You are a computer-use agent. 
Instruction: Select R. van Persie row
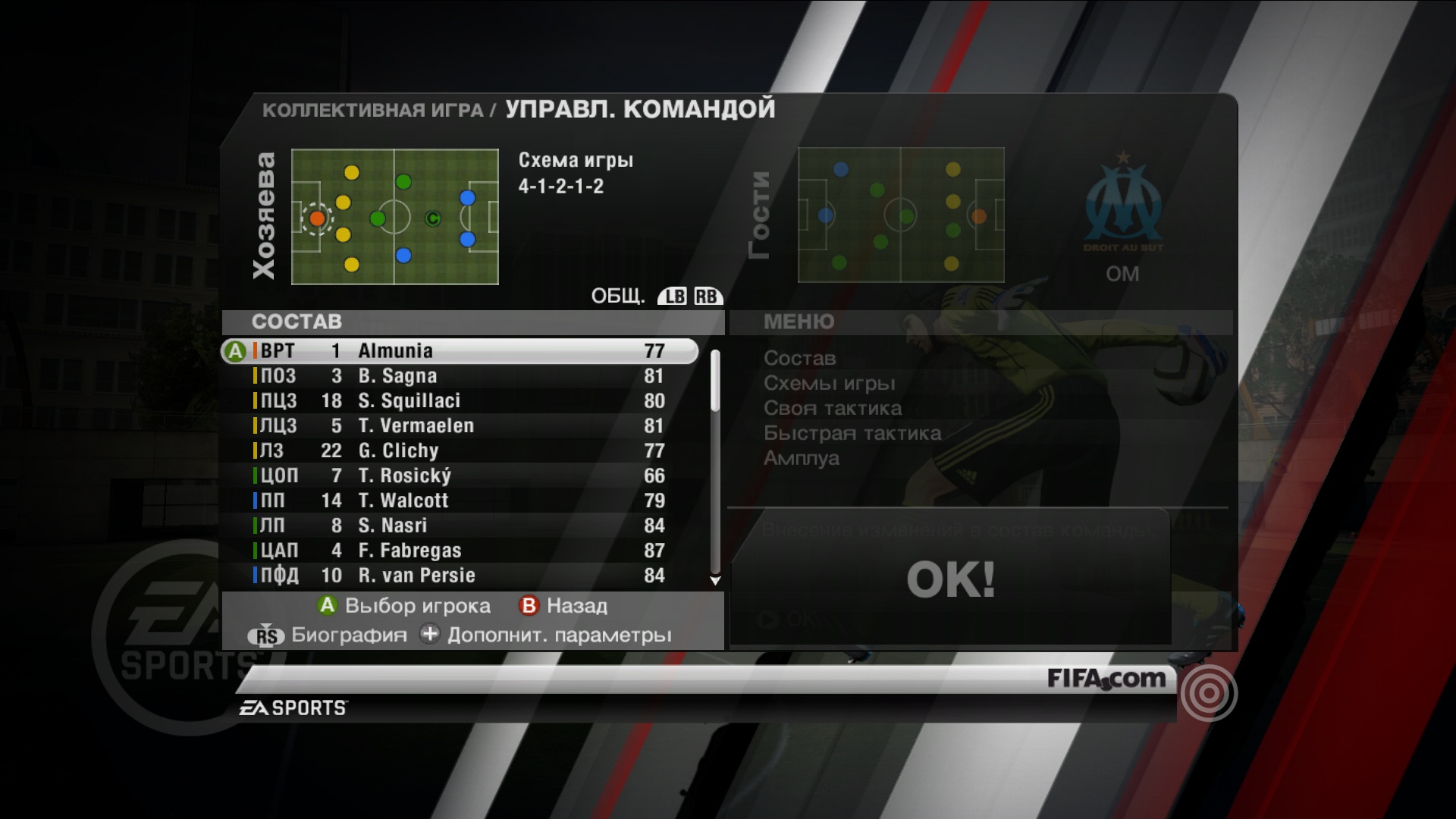tap(459, 576)
